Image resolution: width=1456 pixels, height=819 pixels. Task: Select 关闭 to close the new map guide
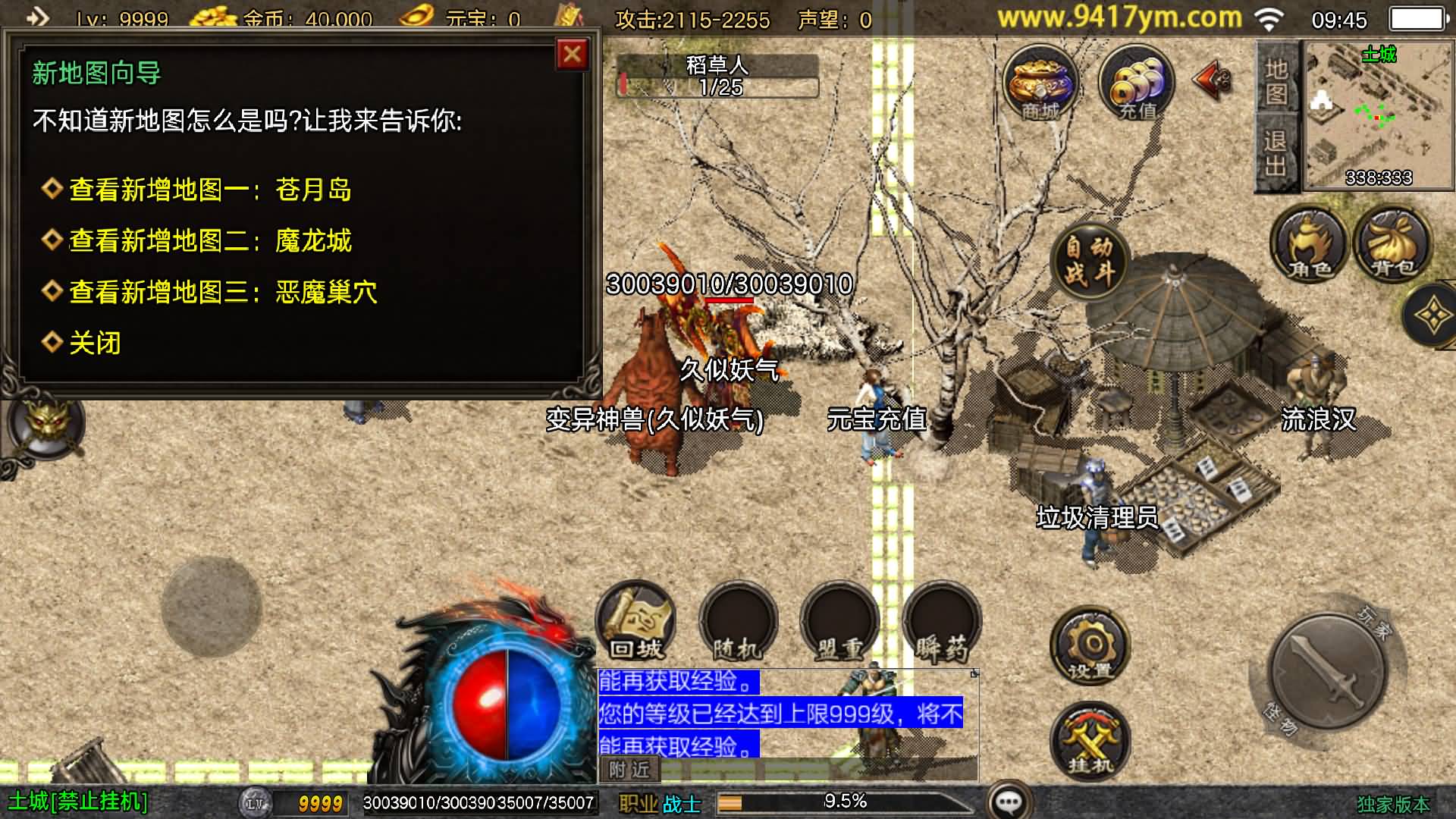click(x=94, y=343)
